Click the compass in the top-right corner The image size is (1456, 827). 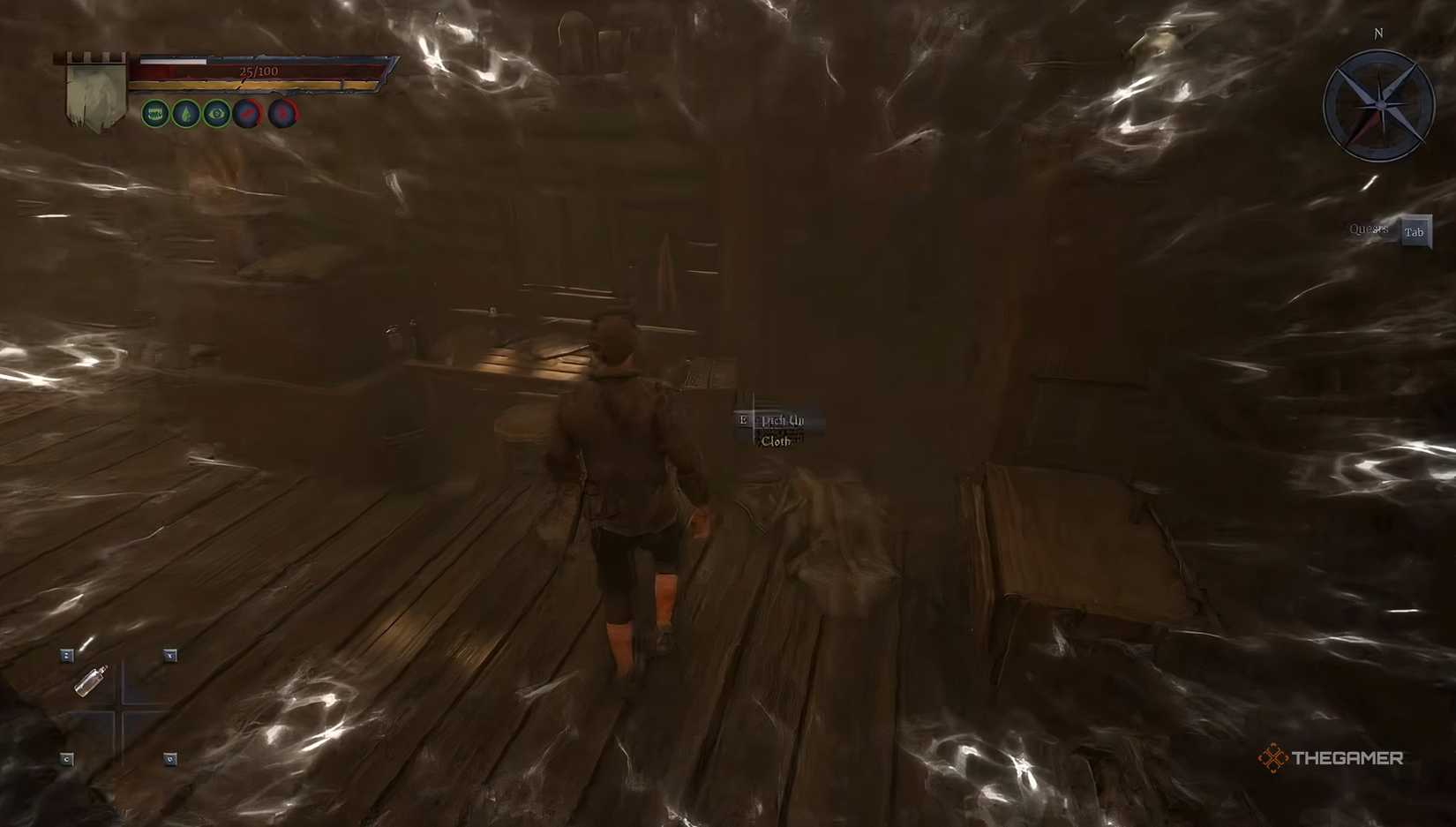click(x=1378, y=104)
